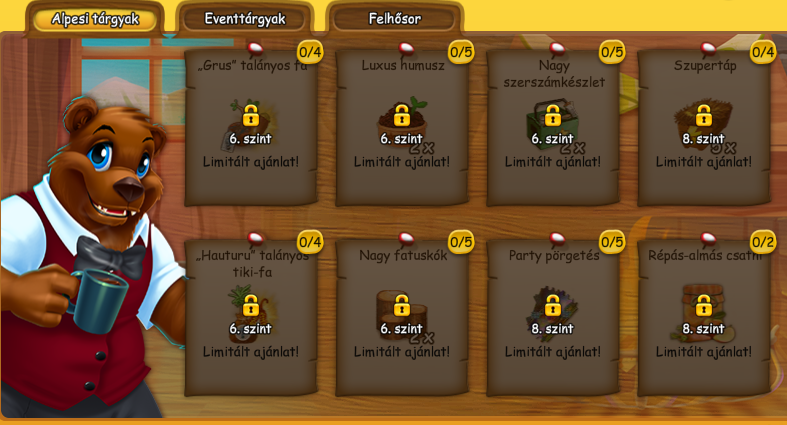
Task: Open the Eventtárgyak tab
Action: click(245, 19)
